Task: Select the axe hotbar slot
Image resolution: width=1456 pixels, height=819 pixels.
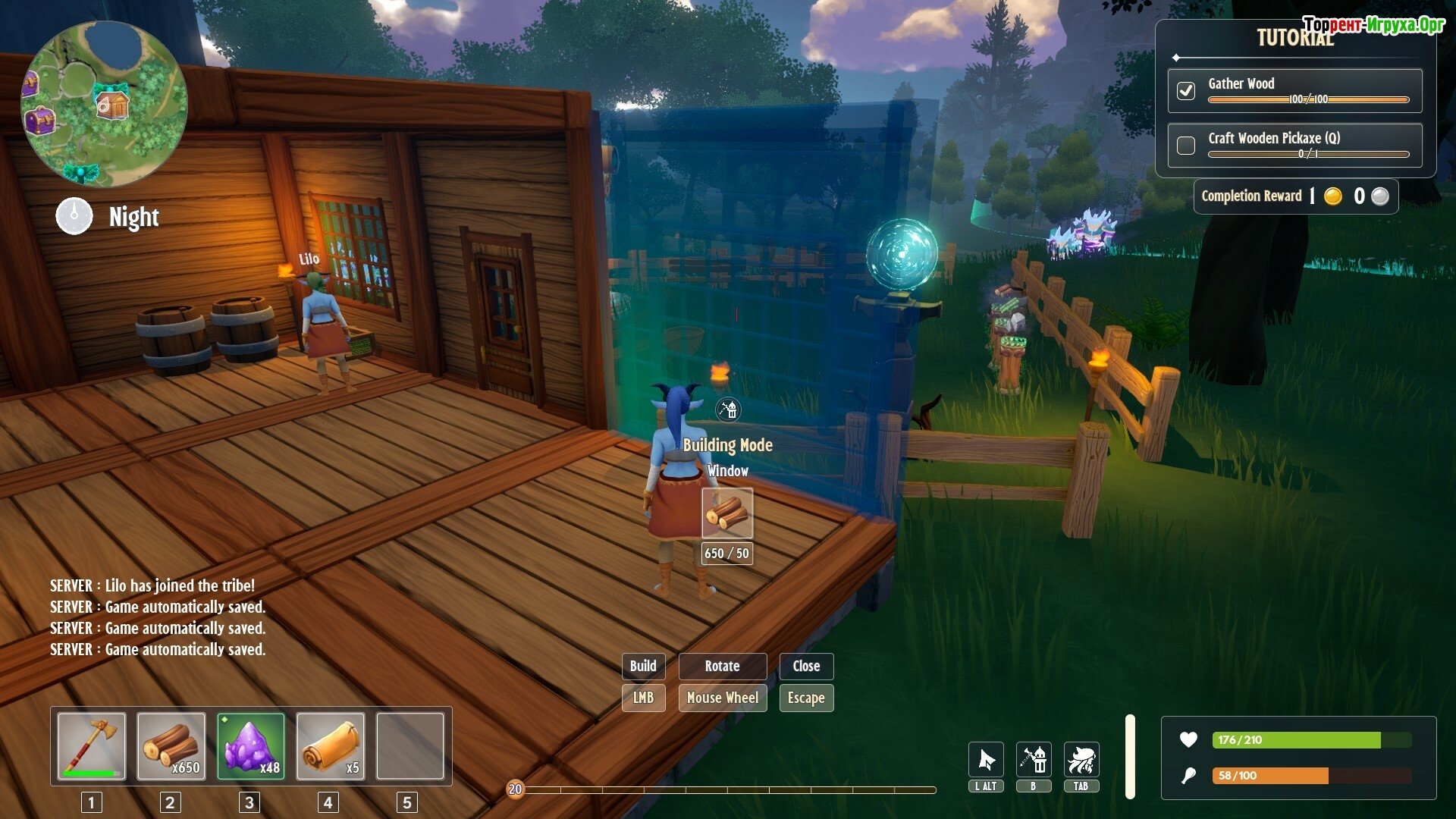Action: 92,746
